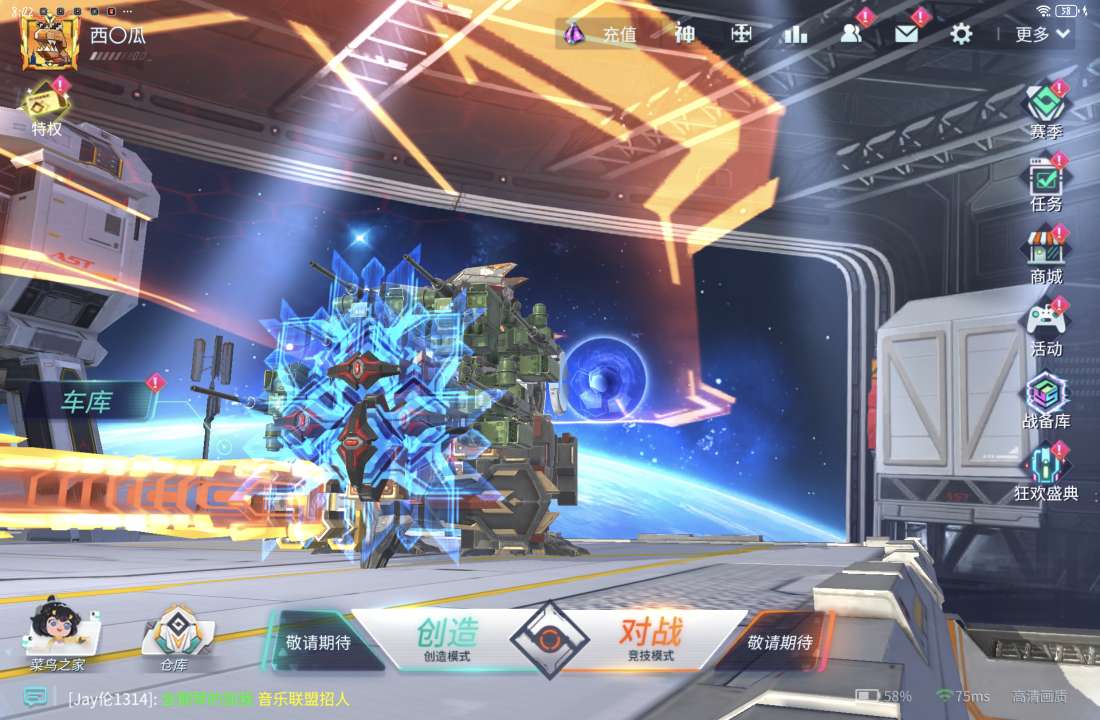Open the mail envelope inbox
Screen dimensions: 1100x720
coord(906,34)
